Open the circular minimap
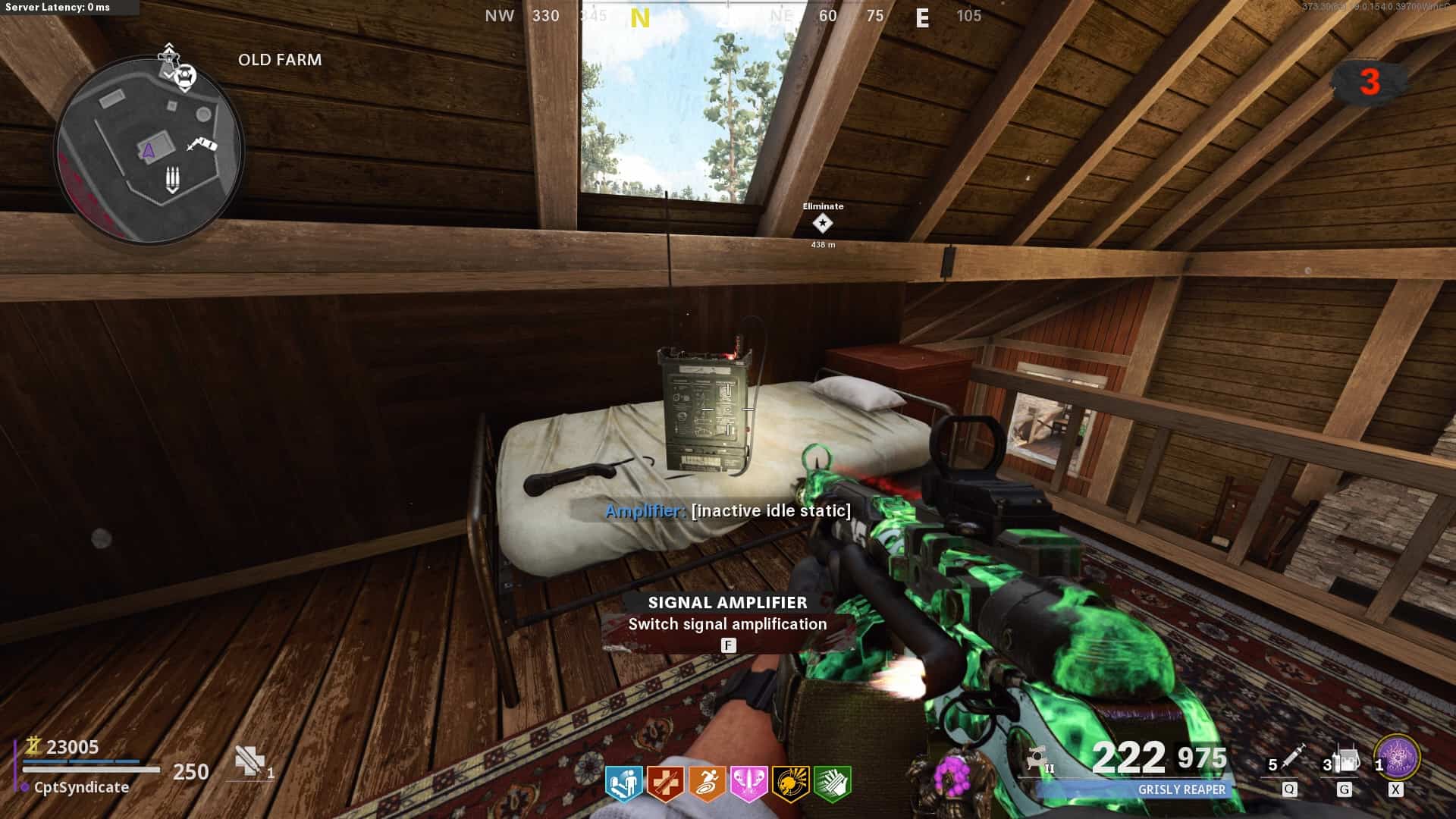The width and height of the screenshot is (1456, 819). [x=149, y=149]
